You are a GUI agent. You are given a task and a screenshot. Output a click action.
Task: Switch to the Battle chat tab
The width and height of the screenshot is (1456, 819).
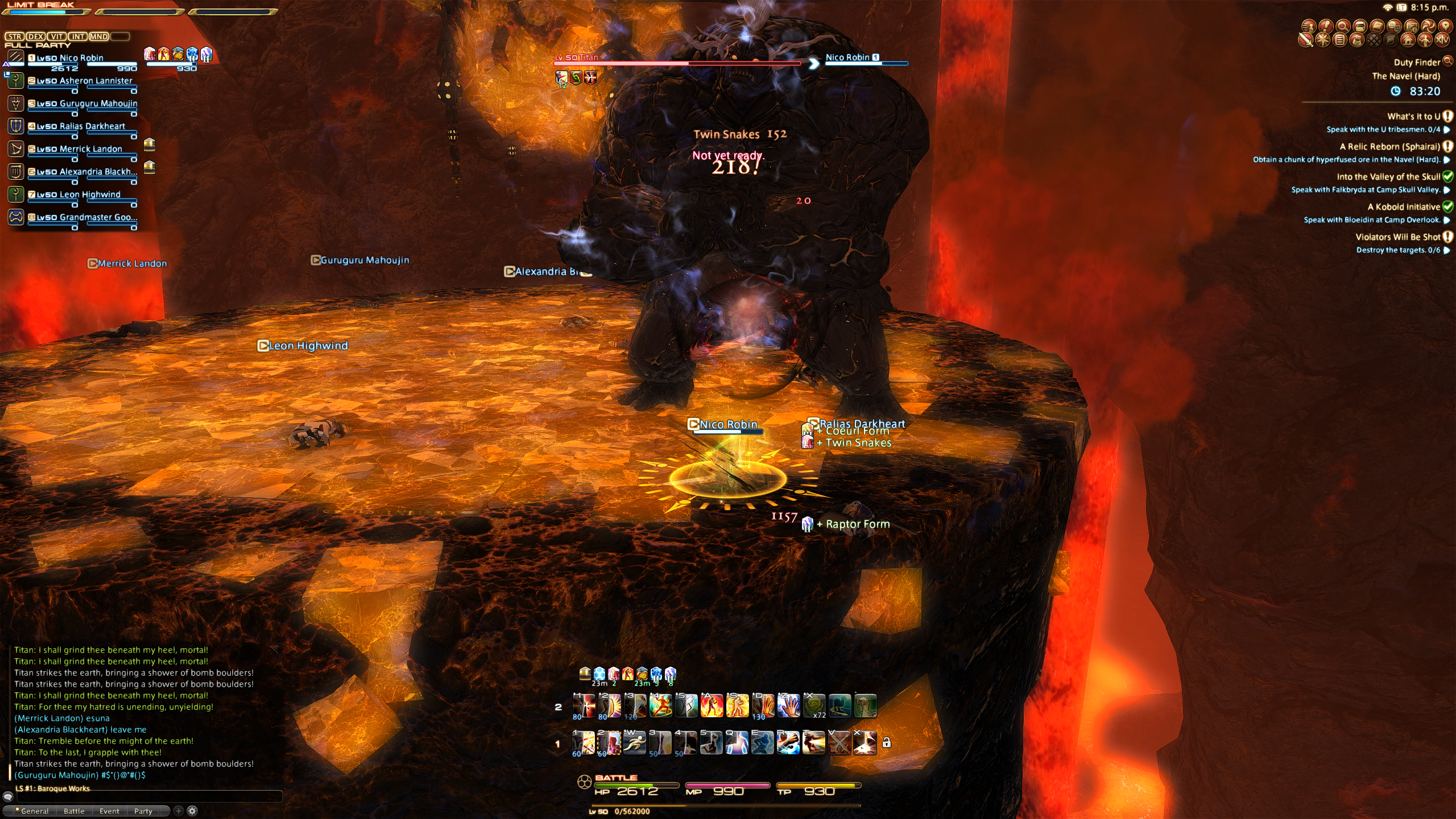[74, 811]
